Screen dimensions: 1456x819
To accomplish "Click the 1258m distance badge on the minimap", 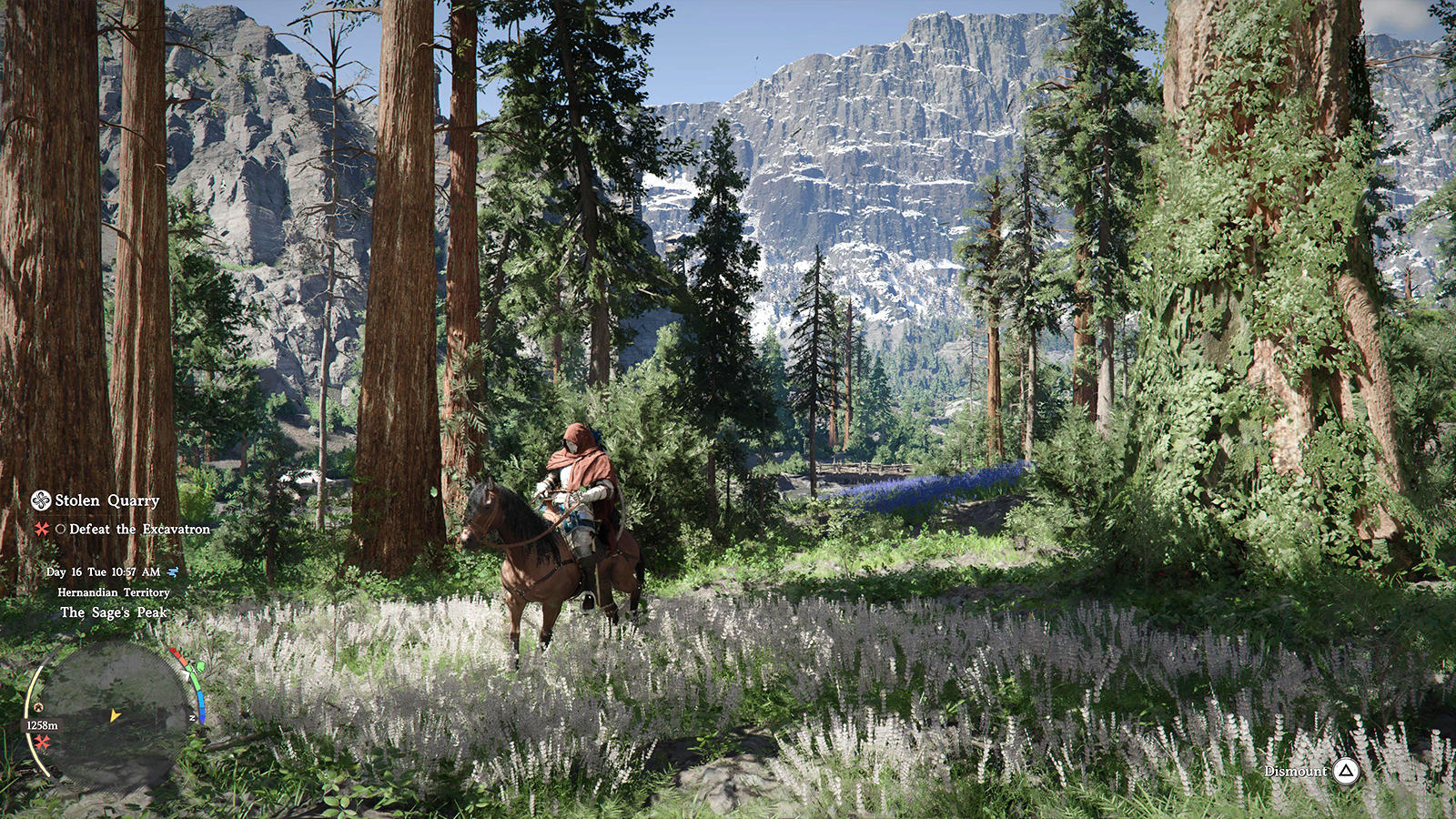I will point(42,725).
